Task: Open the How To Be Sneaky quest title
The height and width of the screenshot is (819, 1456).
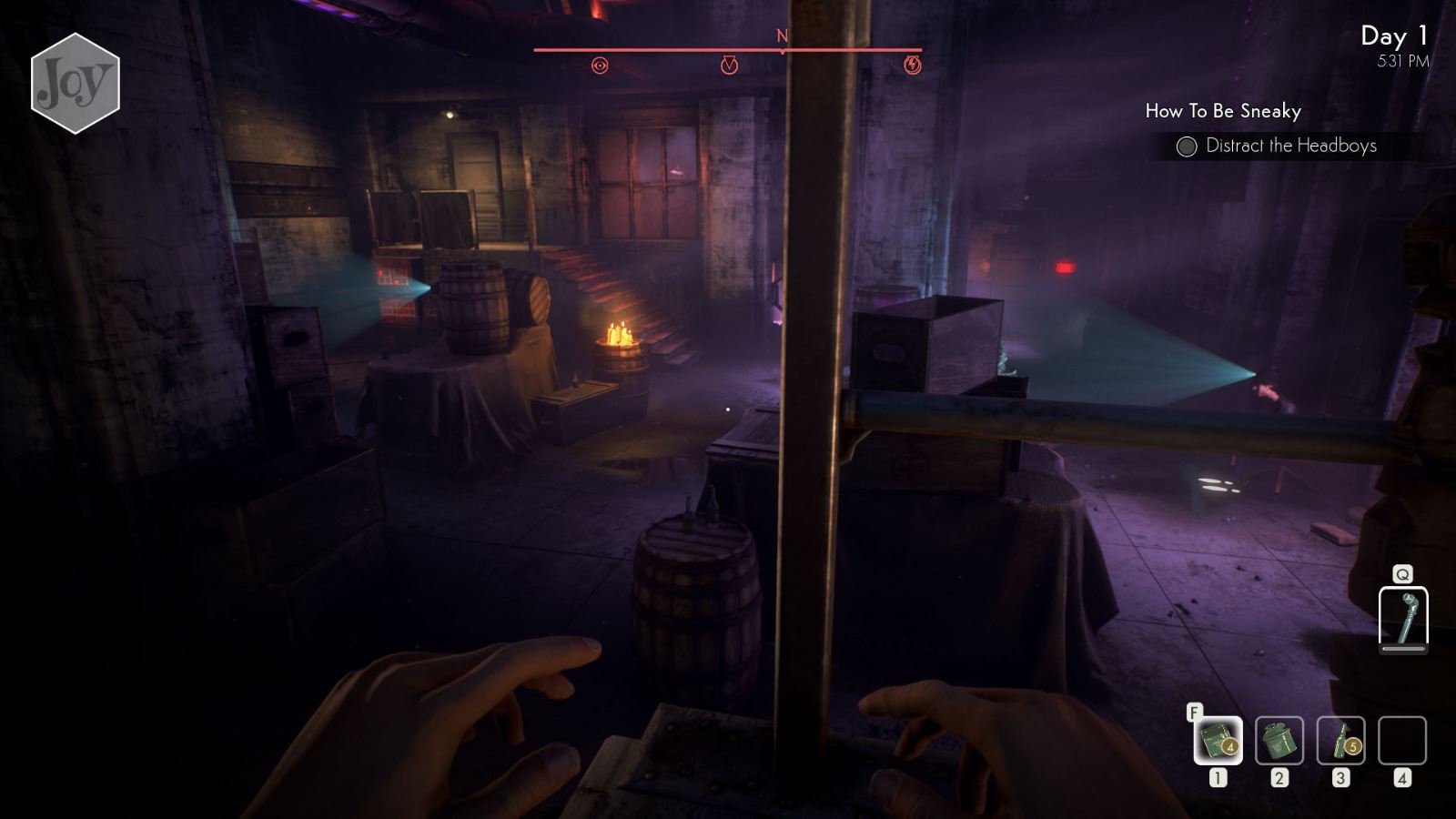Action: pos(1223,111)
